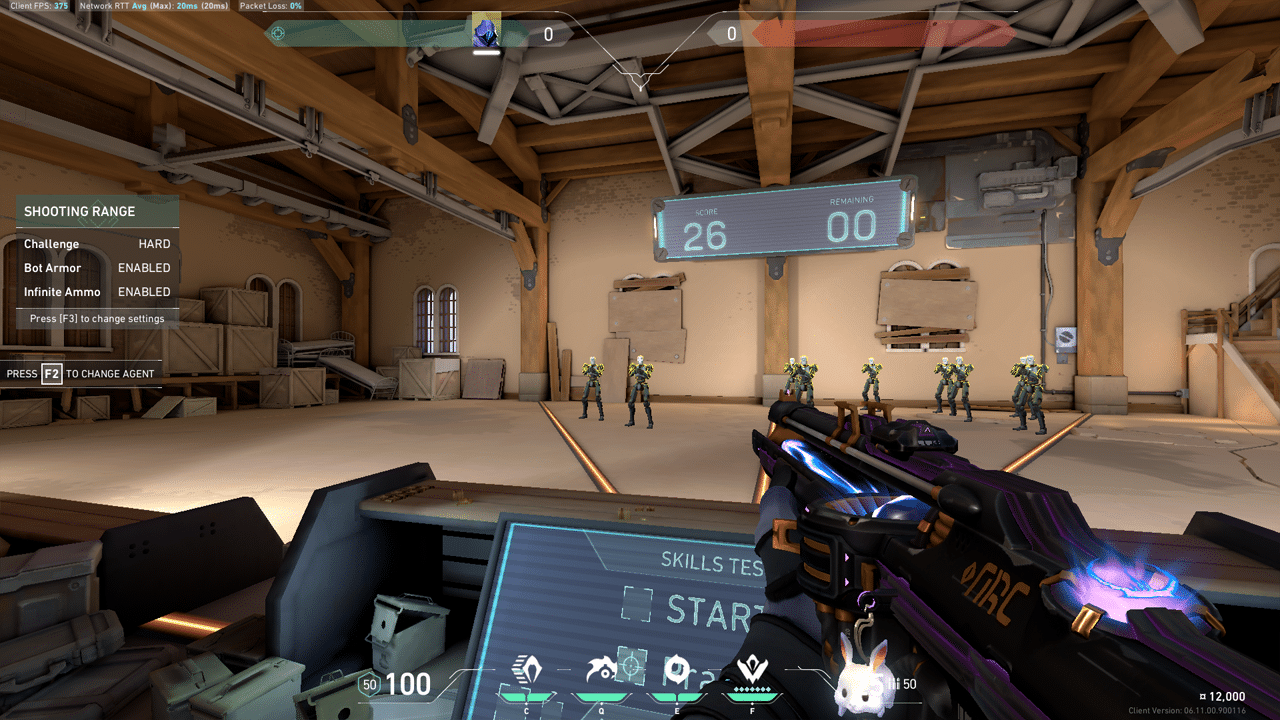Disable Infinite Ammo

pos(143,291)
